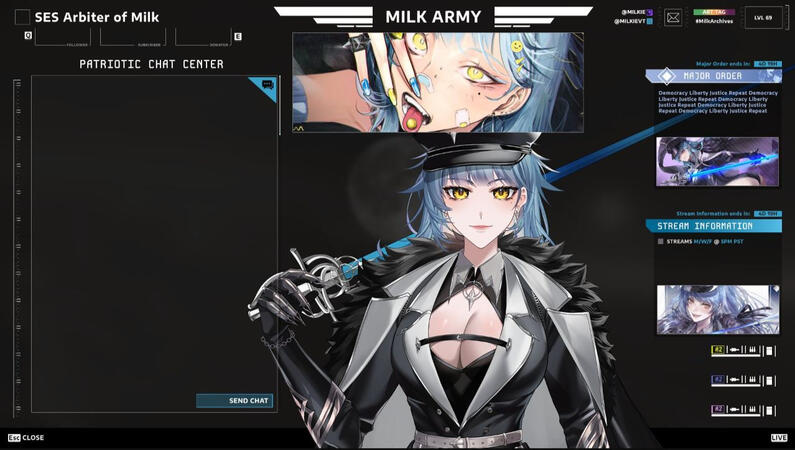The width and height of the screenshot is (795, 450).
Task: Click the chat bubble icon in chat panel
Action: point(267,86)
